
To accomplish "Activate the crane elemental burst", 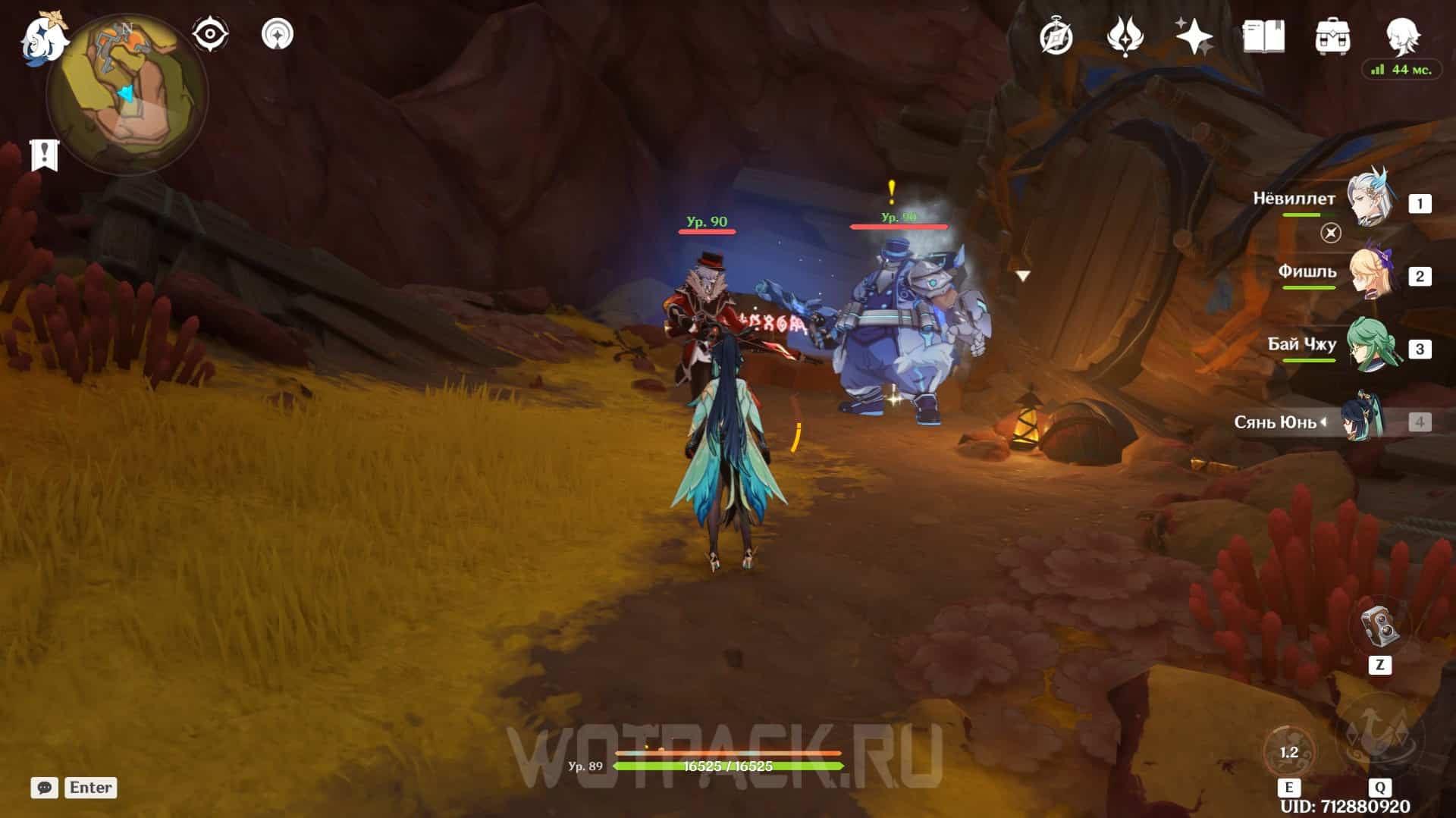I will (x=1379, y=737).
